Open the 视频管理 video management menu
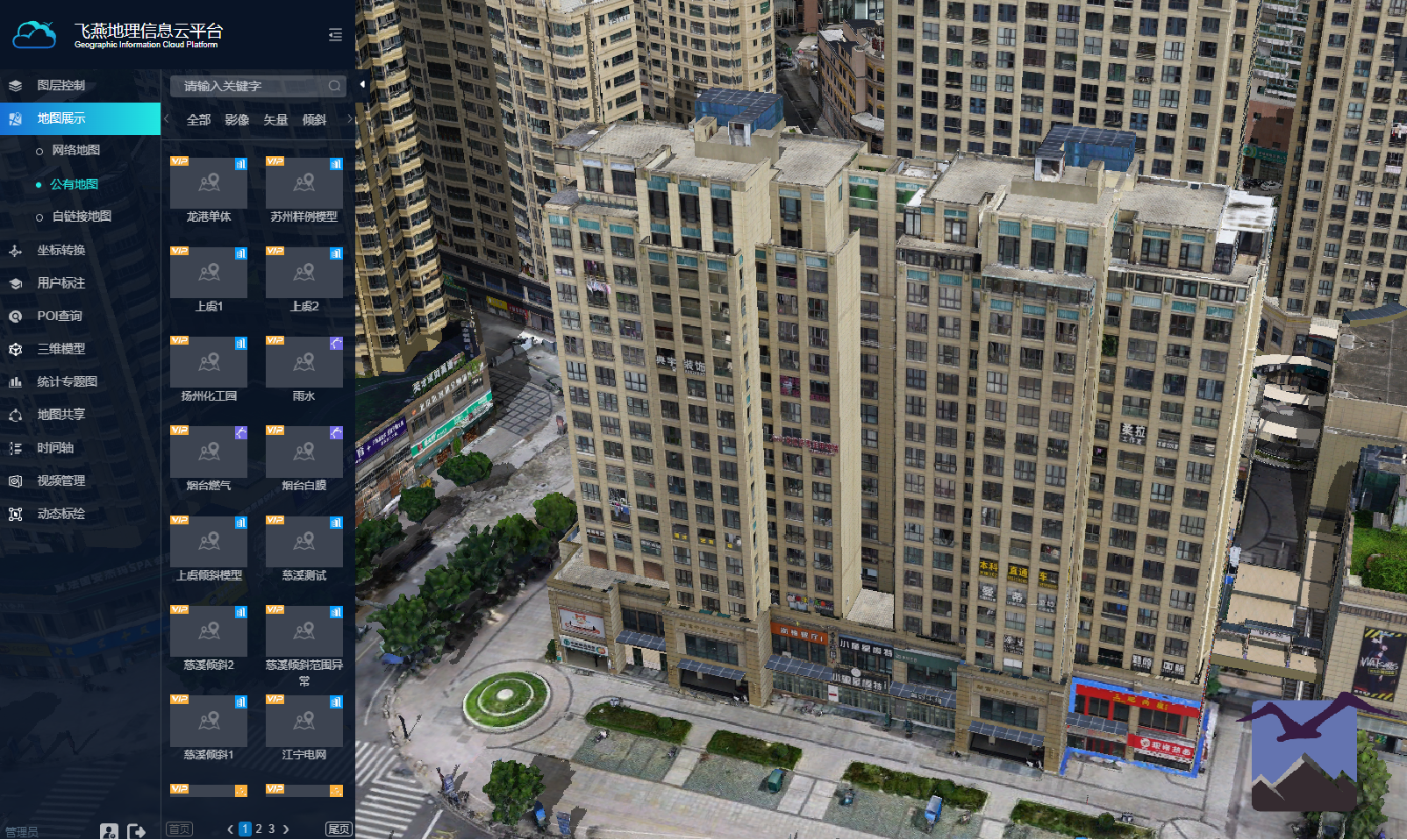The image size is (1407, 840). (61, 481)
